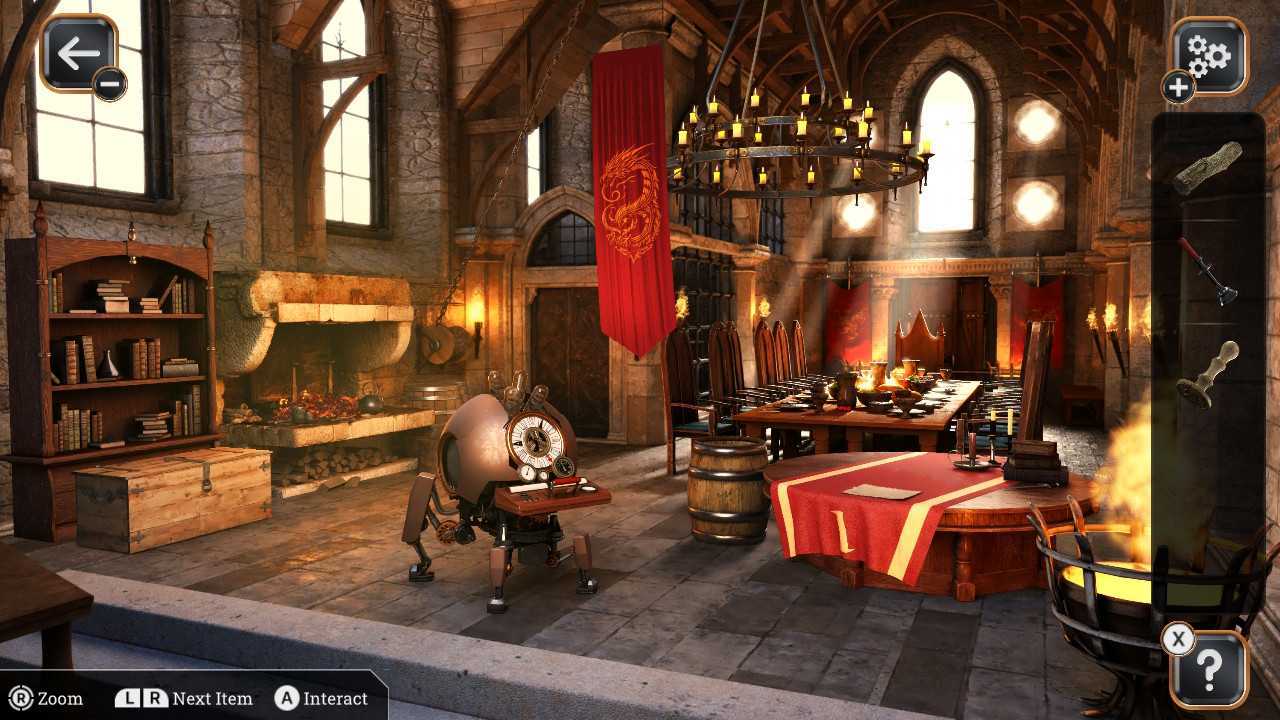Image resolution: width=1280 pixels, height=720 pixels.
Task: Click the A Interact icon
Action: pyautogui.click(x=287, y=699)
